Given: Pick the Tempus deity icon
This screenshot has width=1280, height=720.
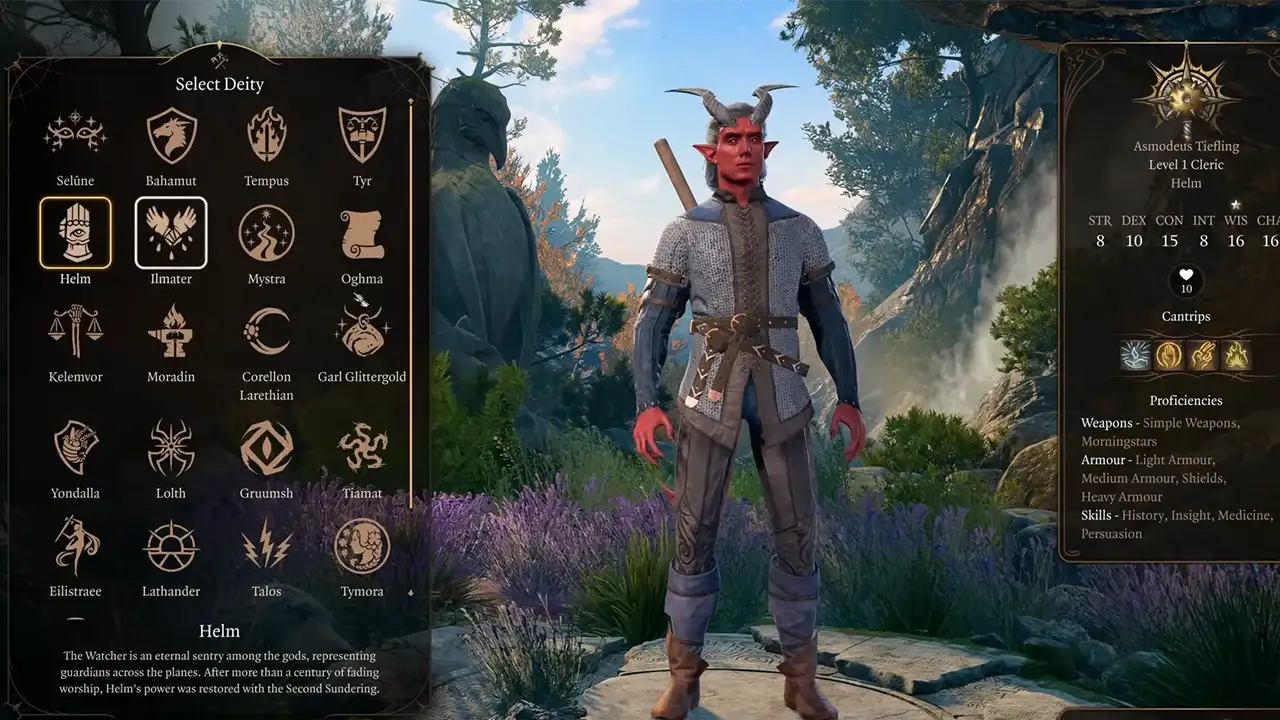Looking at the screenshot, I should pos(266,135).
